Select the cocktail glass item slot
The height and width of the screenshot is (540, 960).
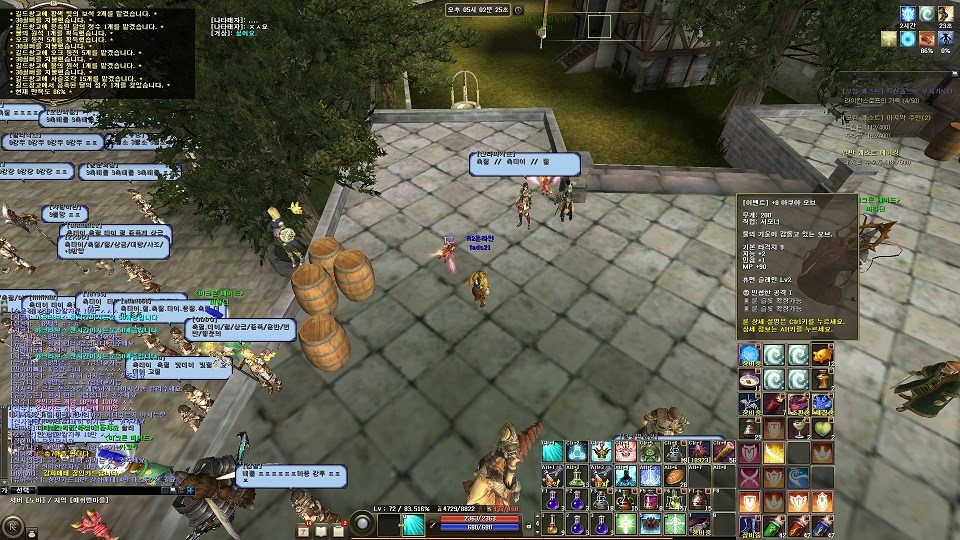click(x=799, y=428)
